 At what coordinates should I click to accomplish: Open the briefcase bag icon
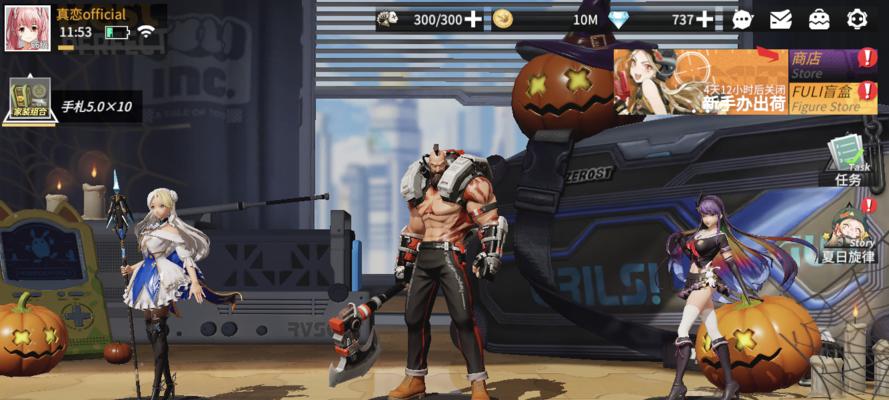[x=819, y=19]
